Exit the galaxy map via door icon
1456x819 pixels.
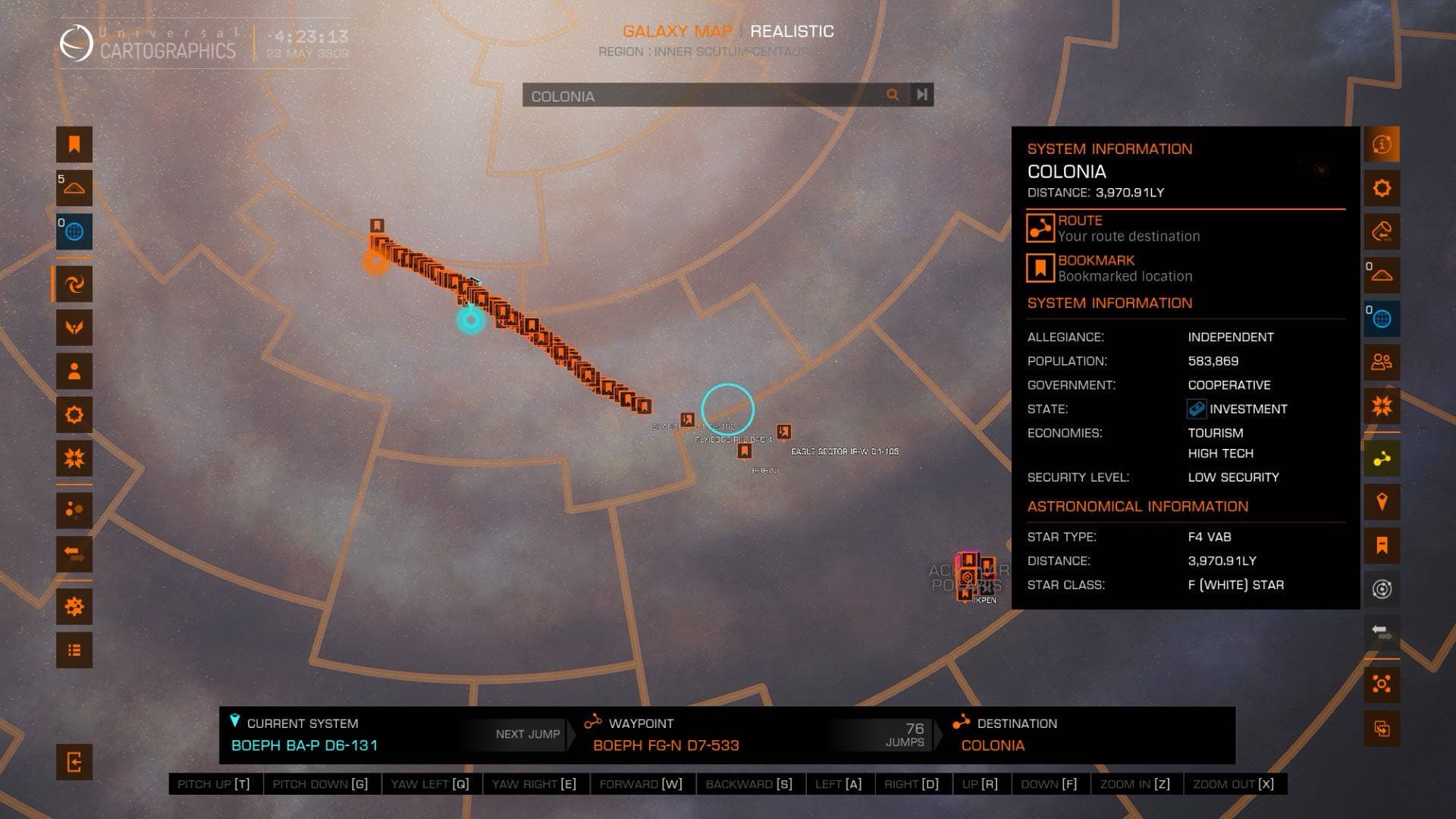[74, 761]
